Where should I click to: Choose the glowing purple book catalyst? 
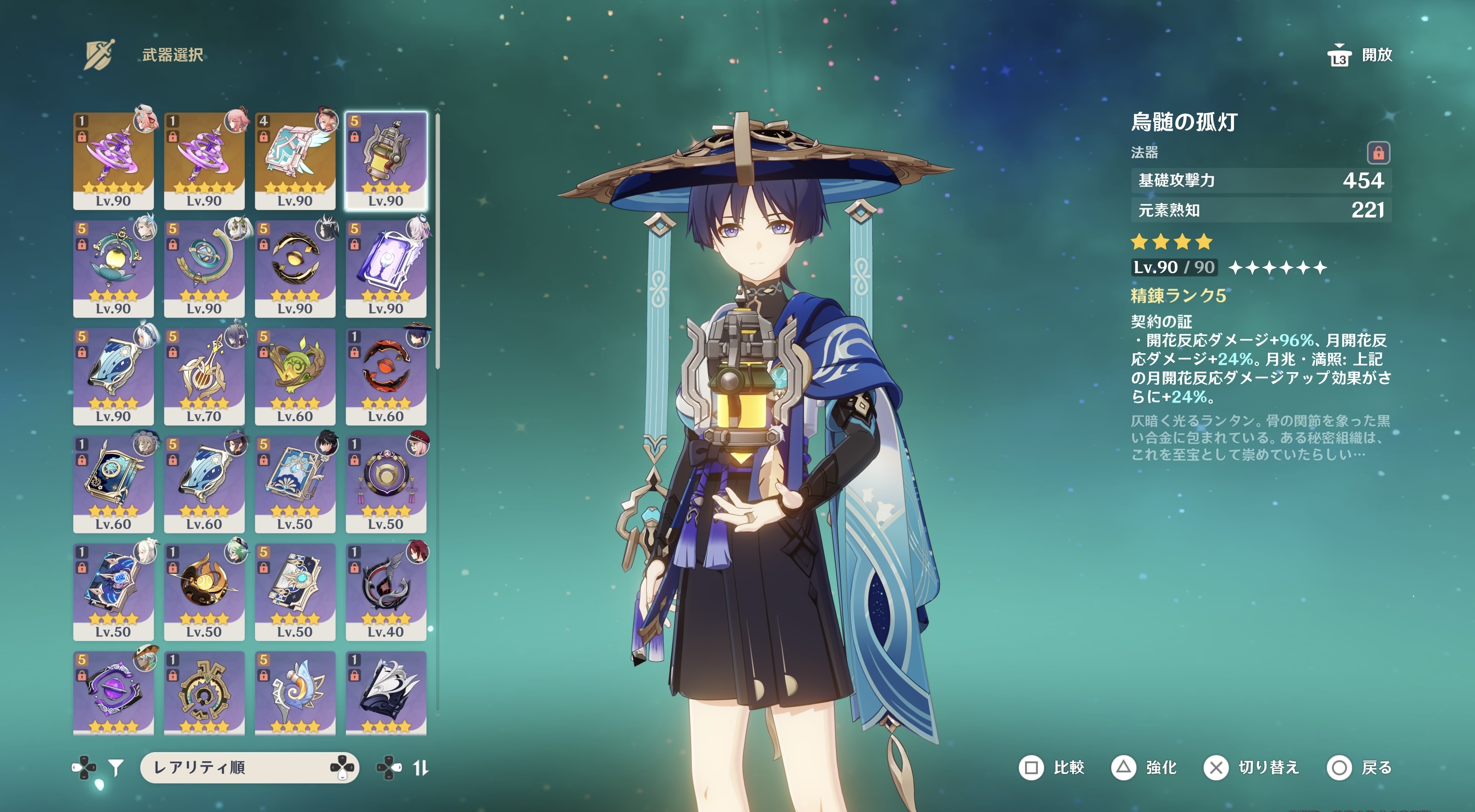(x=385, y=268)
